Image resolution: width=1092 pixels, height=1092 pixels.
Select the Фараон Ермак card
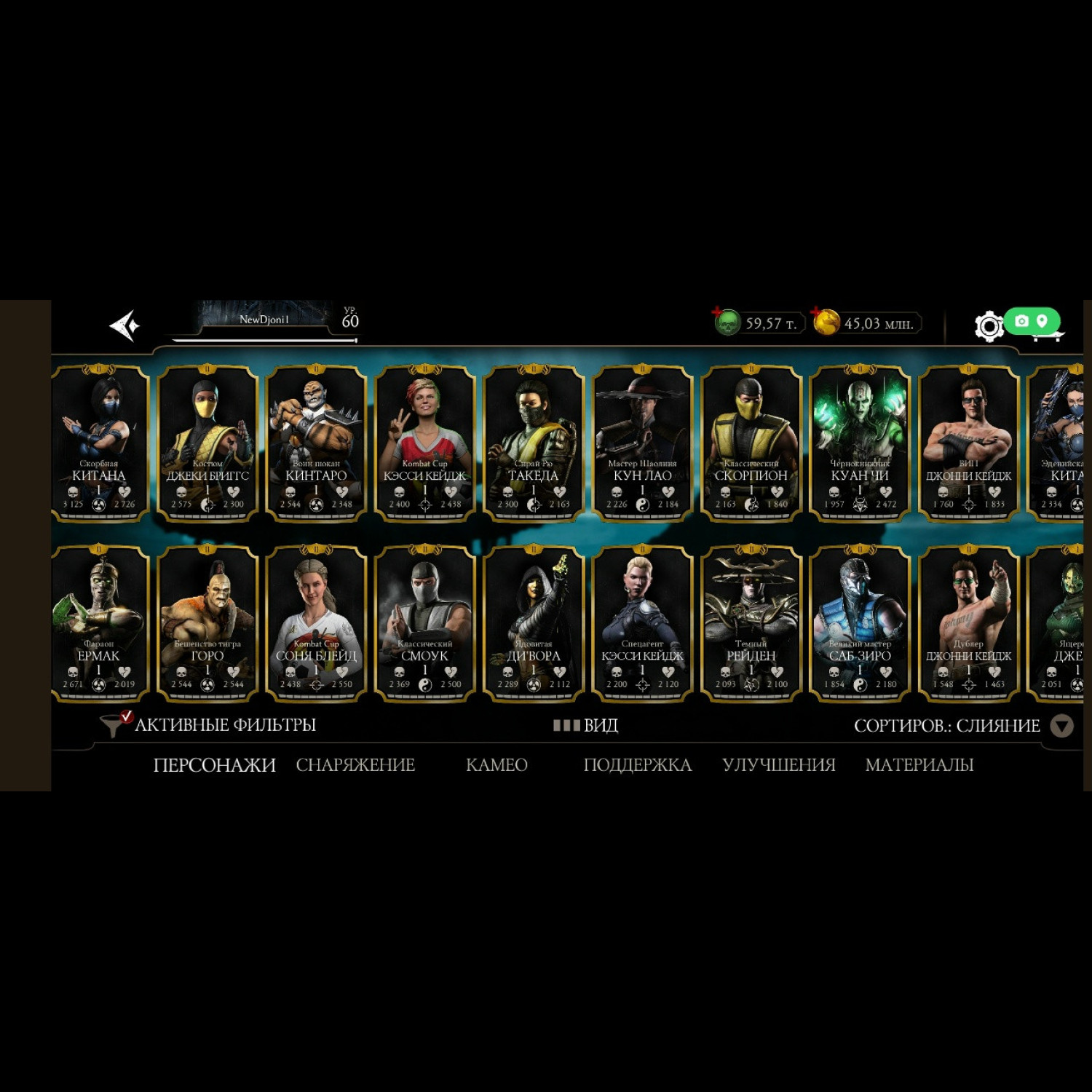99,623
